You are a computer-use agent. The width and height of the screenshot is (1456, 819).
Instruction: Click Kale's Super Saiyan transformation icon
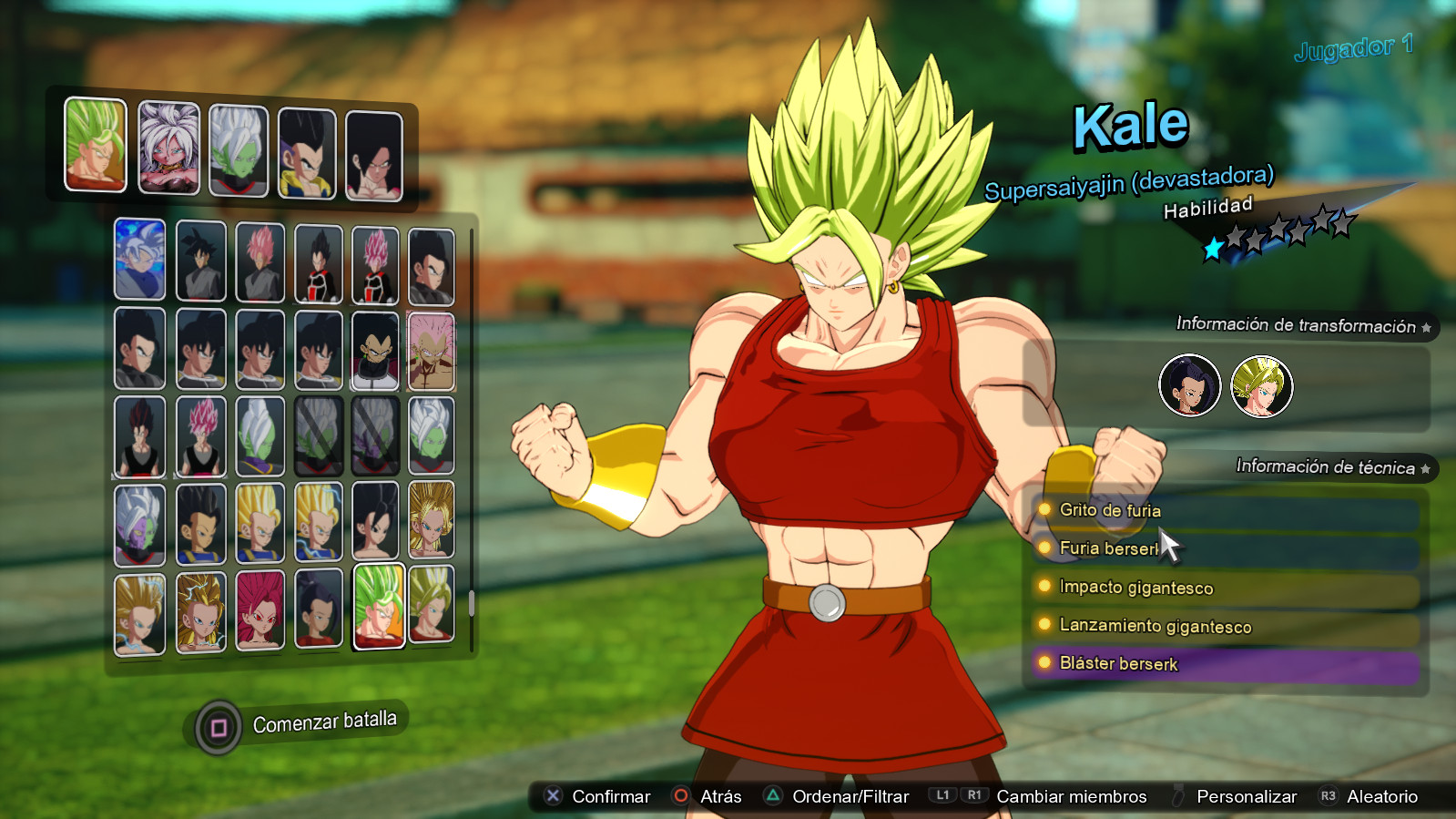pyautogui.click(x=1261, y=385)
